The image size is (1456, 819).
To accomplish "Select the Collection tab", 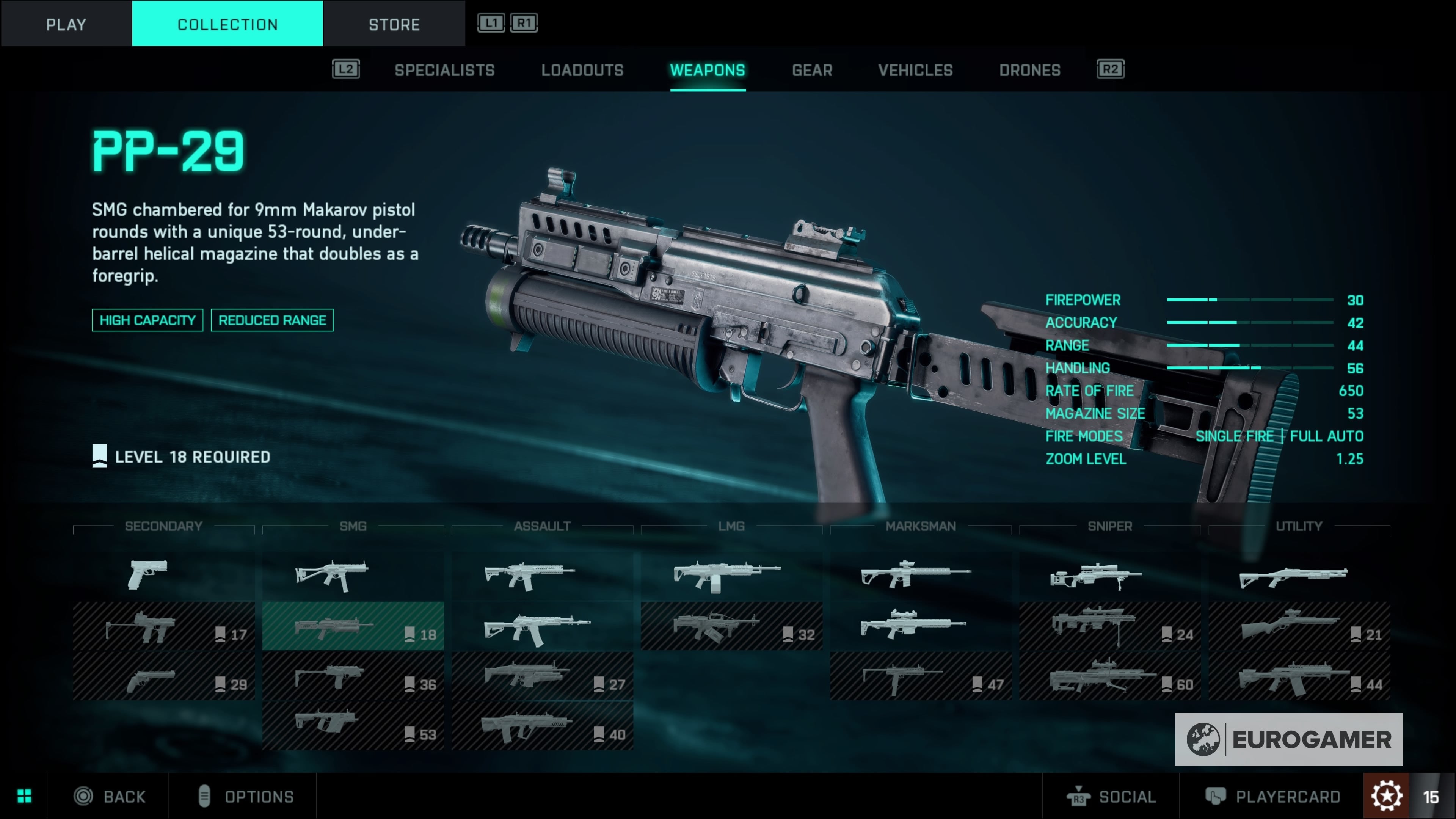I will tap(227, 24).
